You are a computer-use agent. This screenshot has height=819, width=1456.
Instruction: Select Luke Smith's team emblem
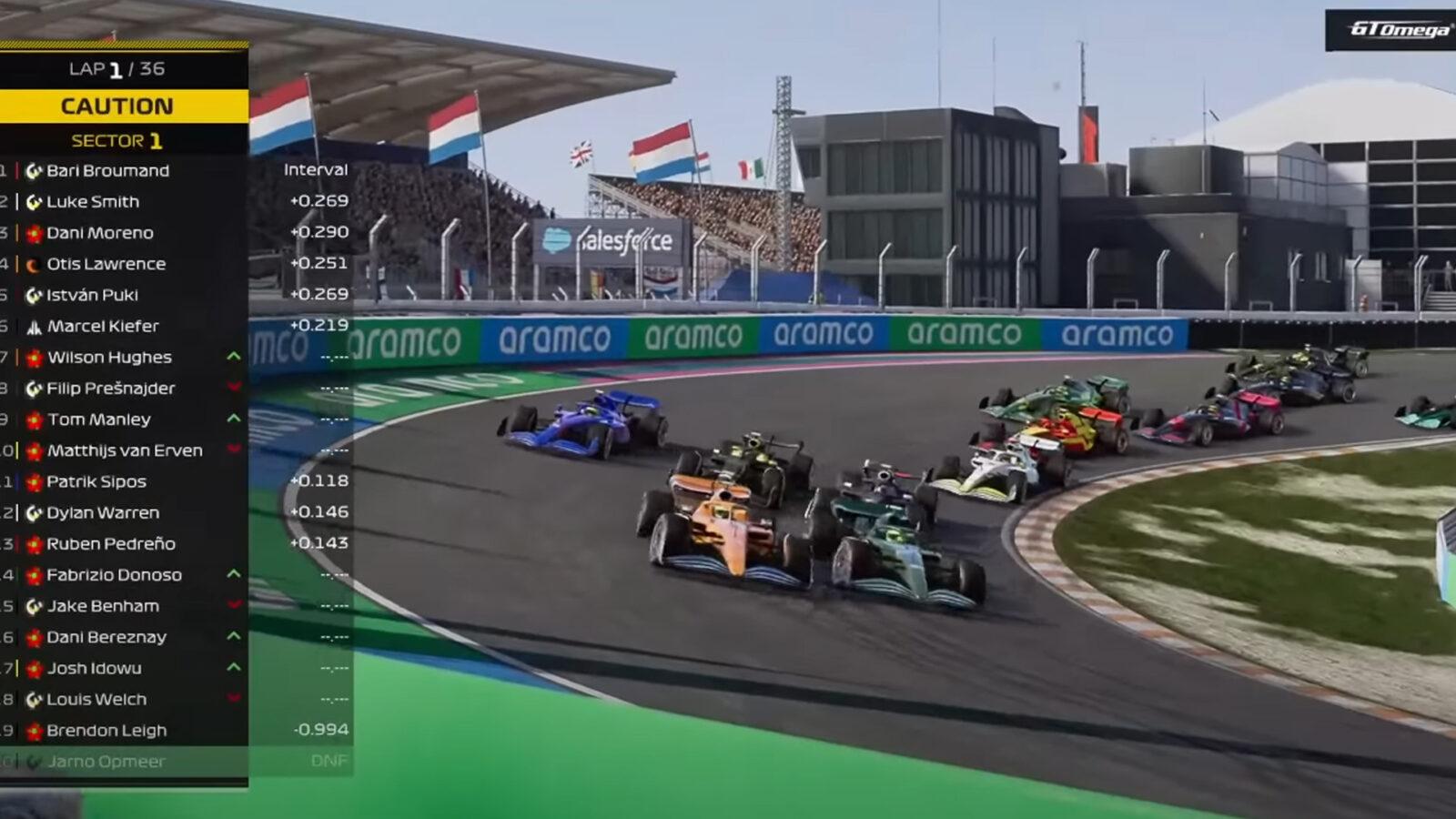coord(32,201)
